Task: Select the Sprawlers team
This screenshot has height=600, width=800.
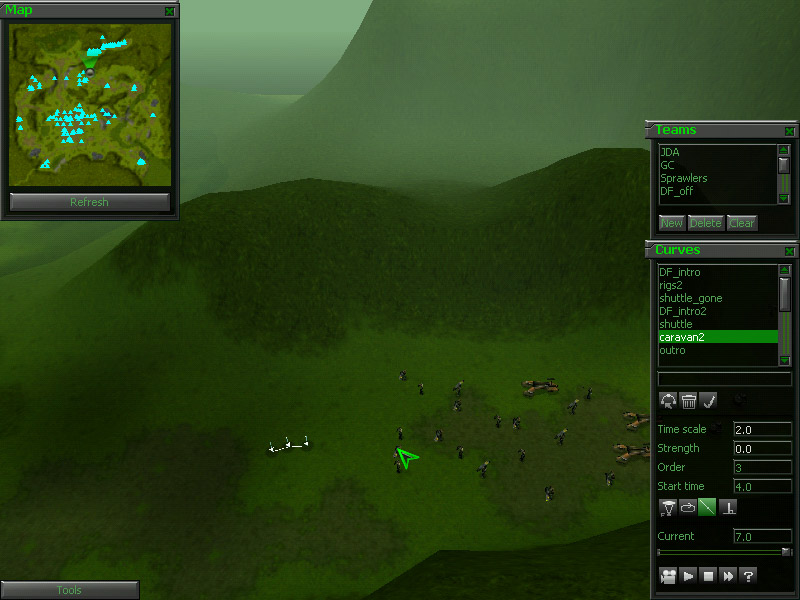Action: 683,178
